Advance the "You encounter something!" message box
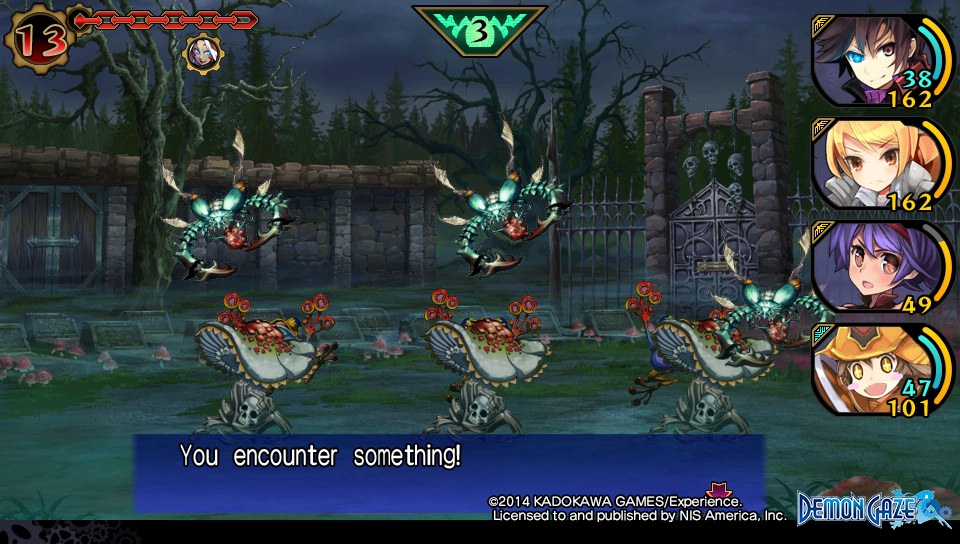The height and width of the screenshot is (544, 960). (x=450, y=472)
